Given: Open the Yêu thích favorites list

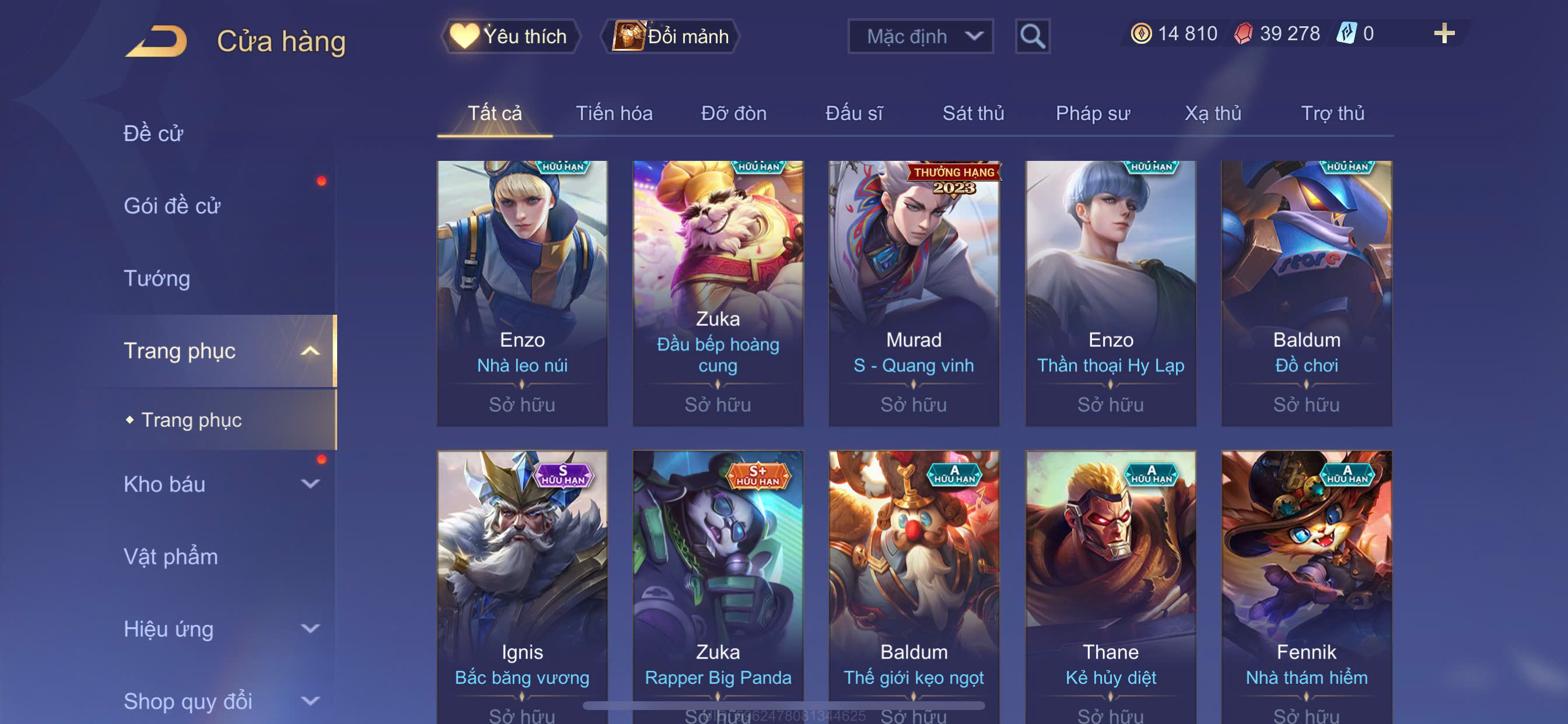Looking at the screenshot, I should [510, 37].
